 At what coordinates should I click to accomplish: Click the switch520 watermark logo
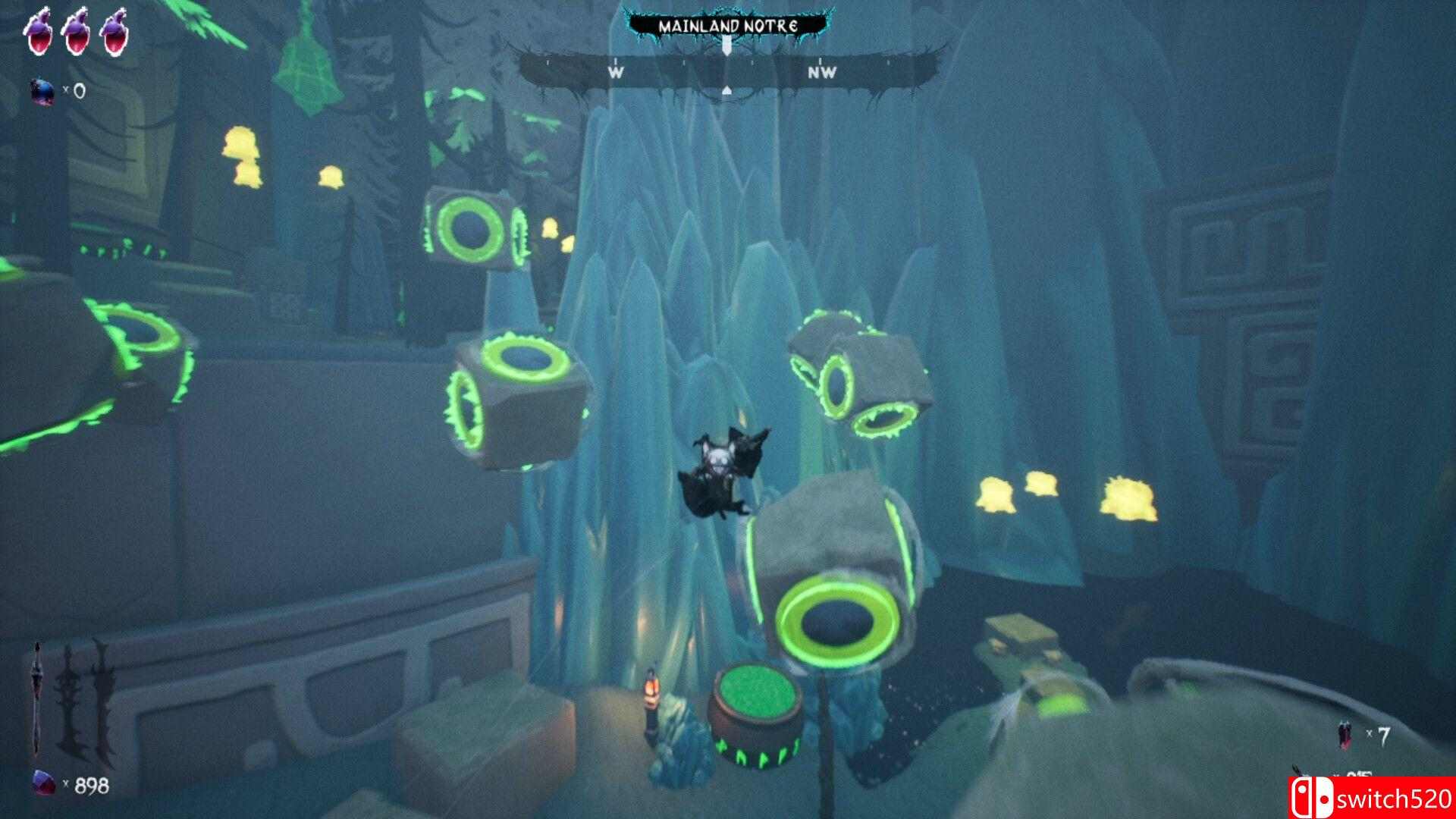(1373, 798)
